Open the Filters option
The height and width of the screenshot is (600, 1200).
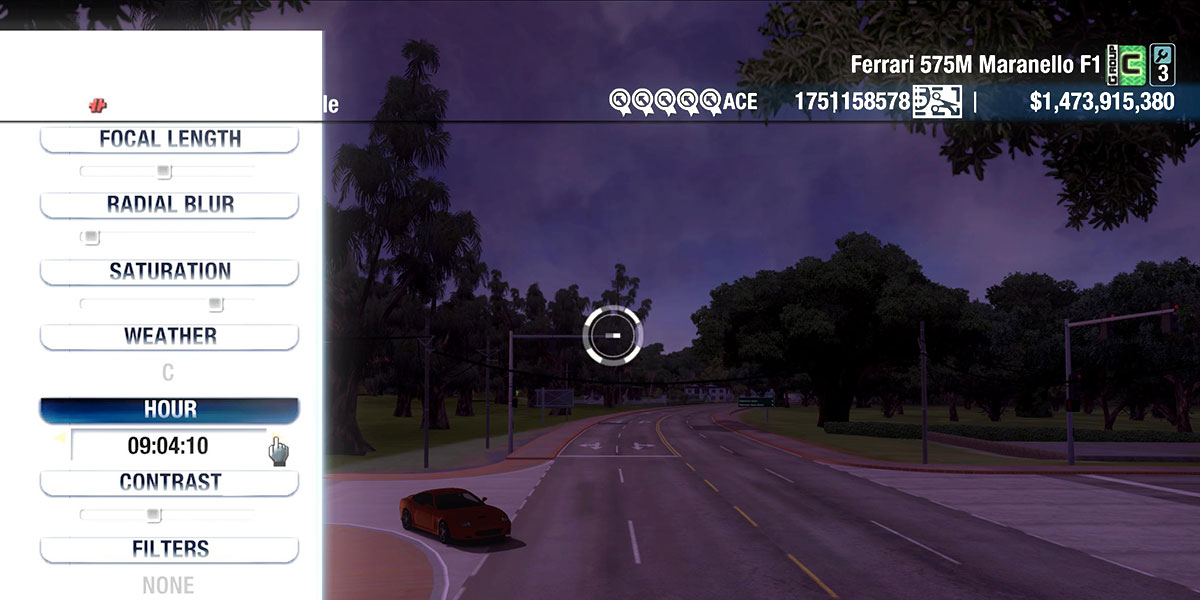point(169,549)
